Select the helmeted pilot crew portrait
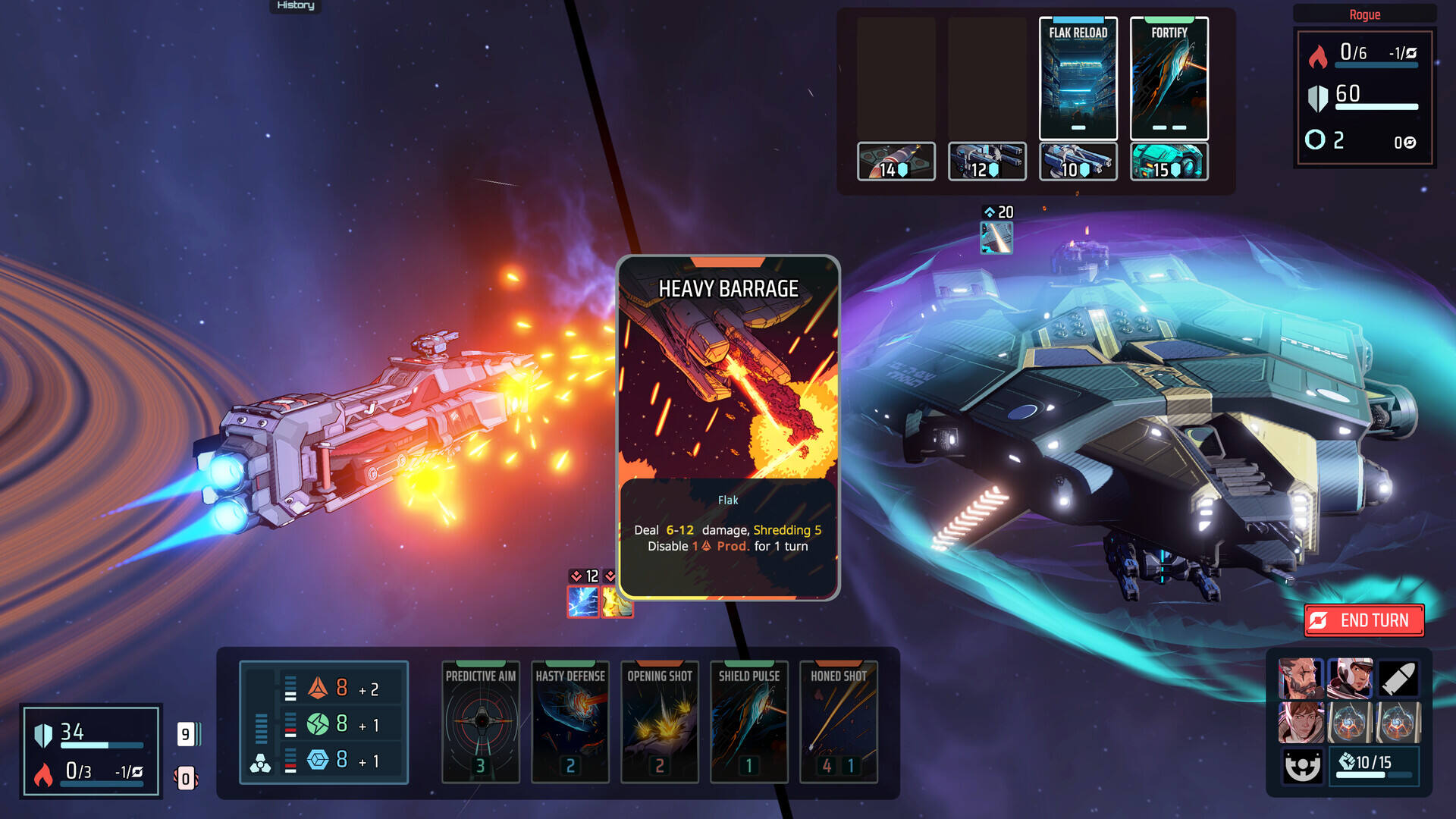 (x=1350, y=678)
